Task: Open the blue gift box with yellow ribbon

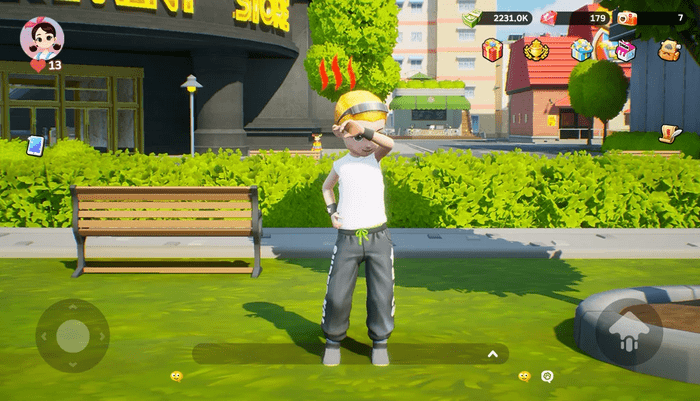Action: coord(581,49)
